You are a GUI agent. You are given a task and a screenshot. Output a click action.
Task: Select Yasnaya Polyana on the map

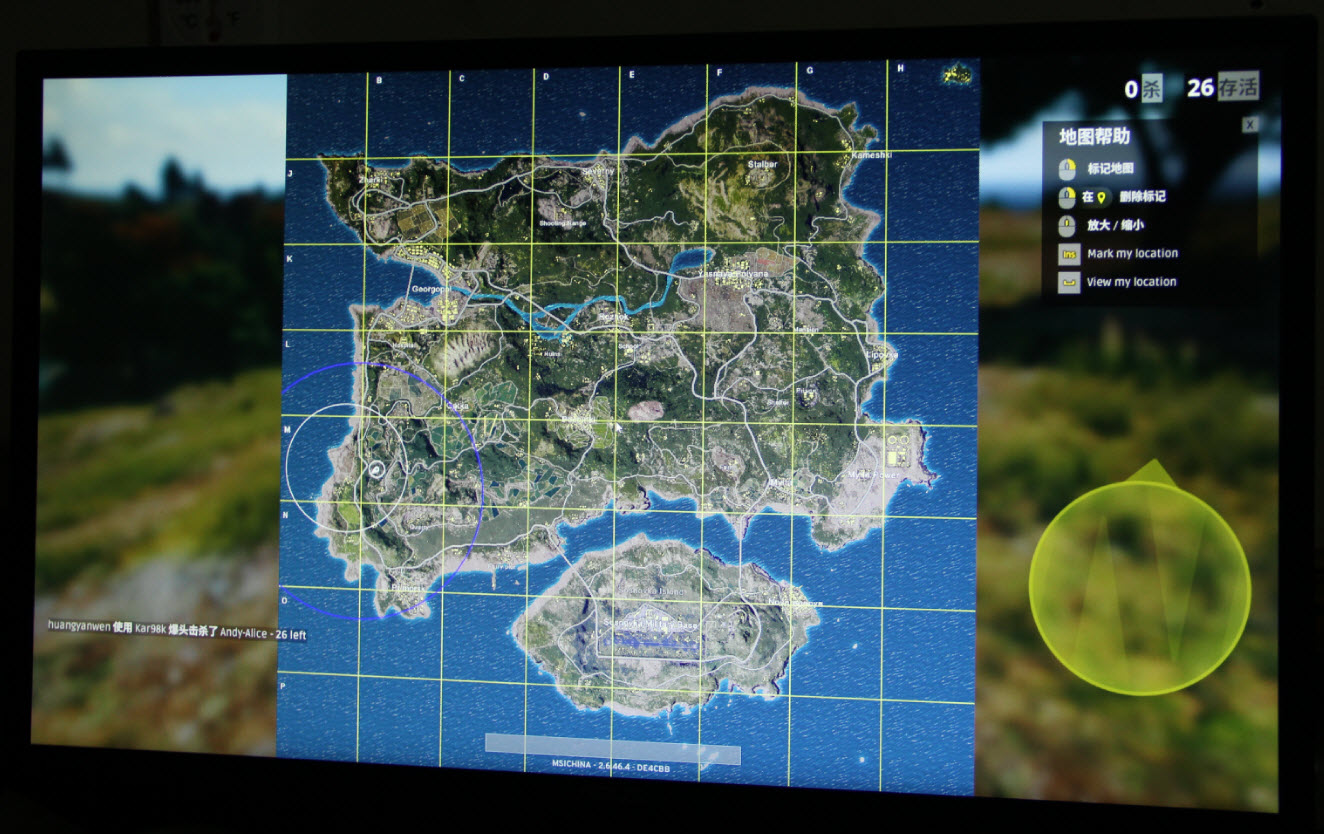pos(734,273)
